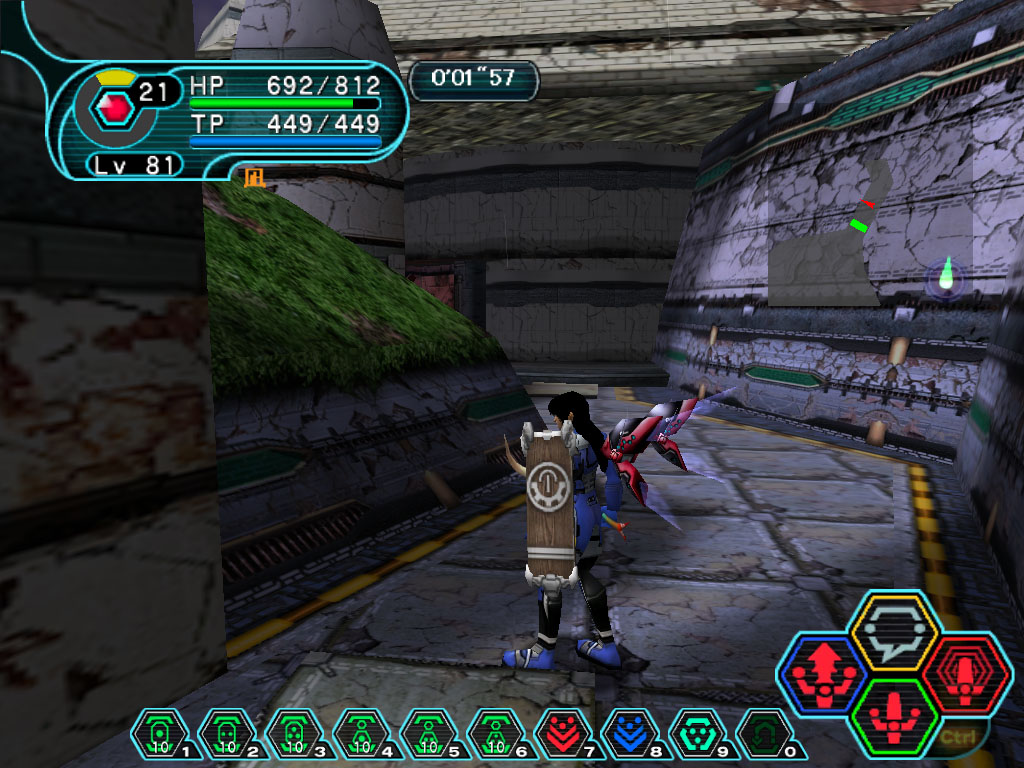The image size is (1024, 768).
Task: Click the red gem photon gauge icon
Action: (117, 107)
